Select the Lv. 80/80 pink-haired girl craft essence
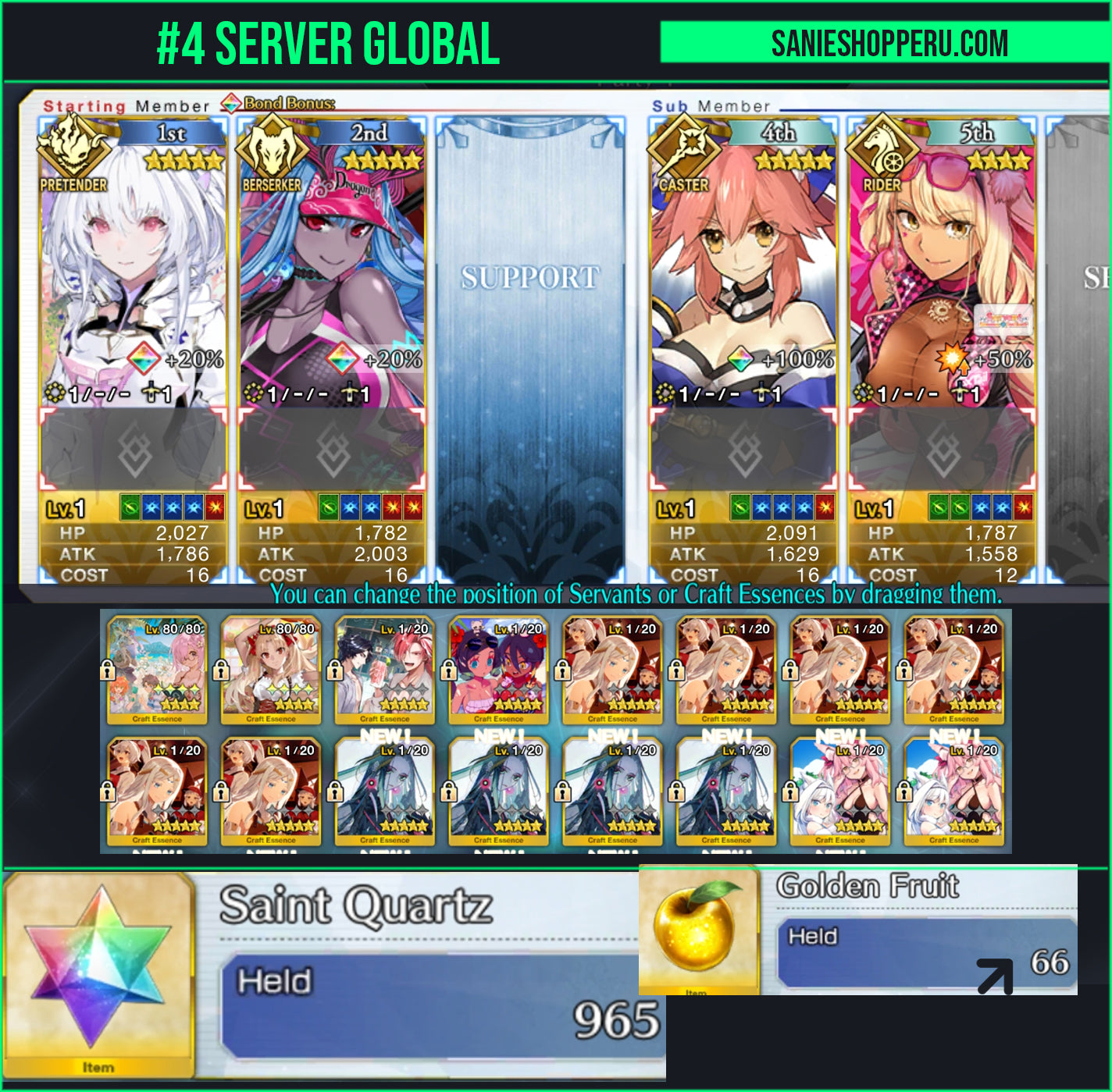This screenshot has height=1092, width=1112. [x=157, y=670]
